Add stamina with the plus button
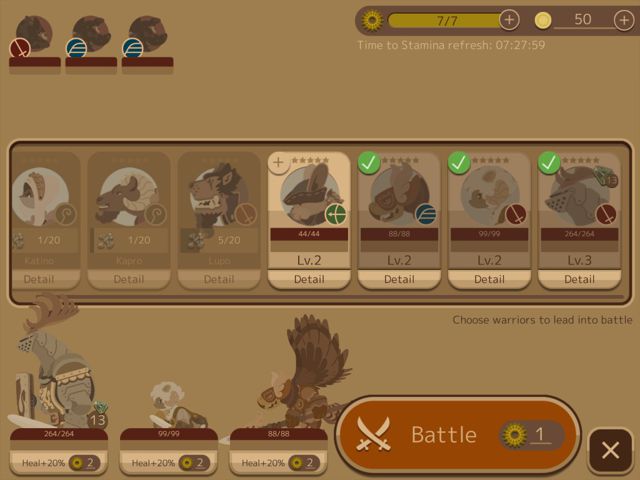This screenshot has width=640, height=480. click(x=509, y=19)
